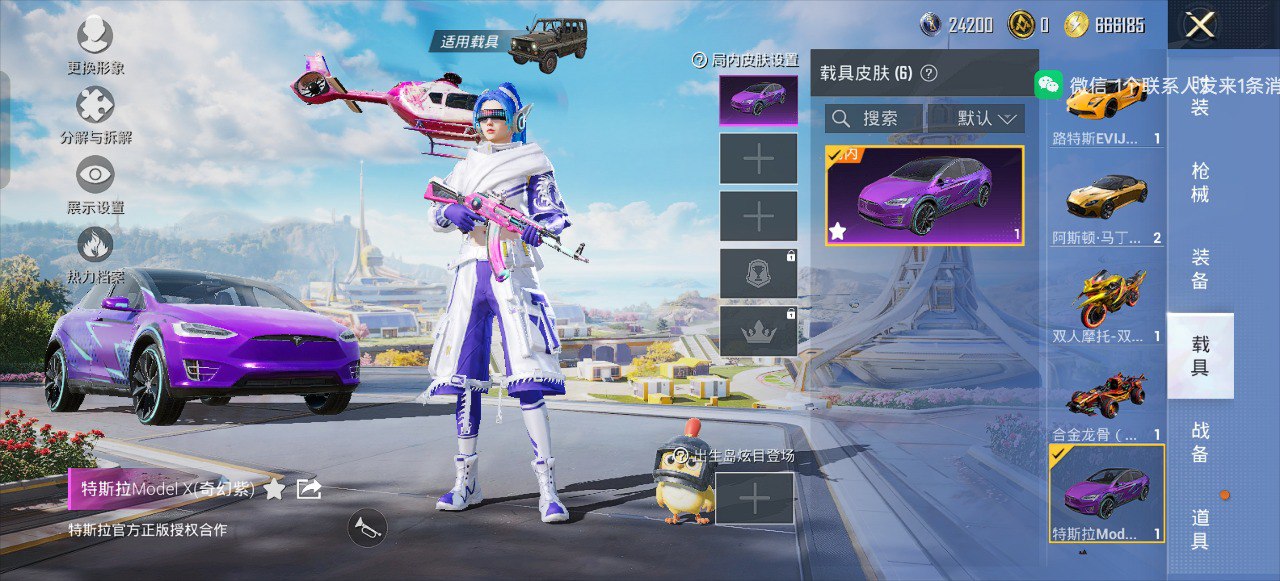Favorite the Tesla Model X with the star
This screenshot has width=1280, height=581.
coord(274,489)
